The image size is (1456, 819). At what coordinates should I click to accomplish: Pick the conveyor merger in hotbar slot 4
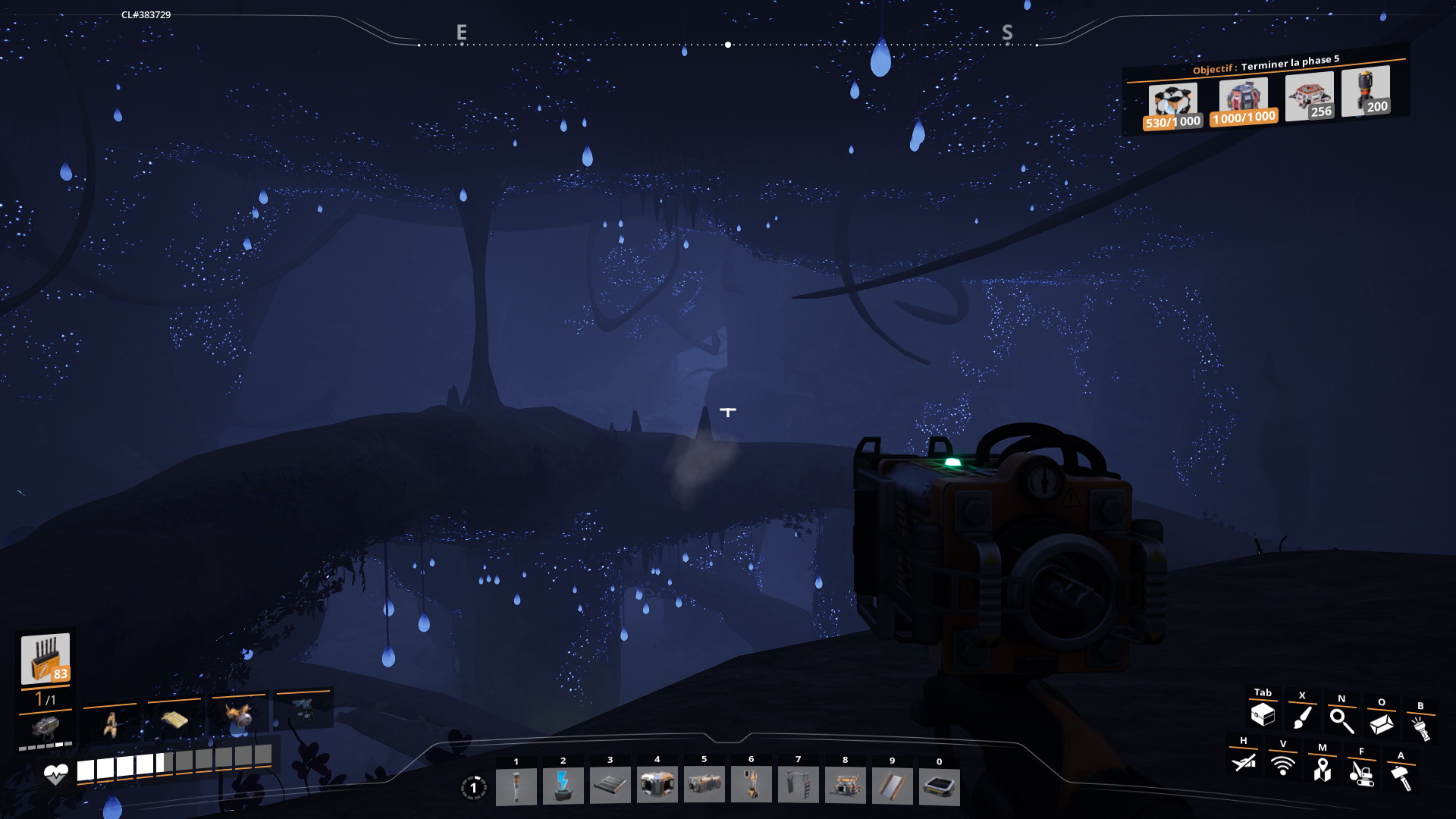click(x=657, y=786)
